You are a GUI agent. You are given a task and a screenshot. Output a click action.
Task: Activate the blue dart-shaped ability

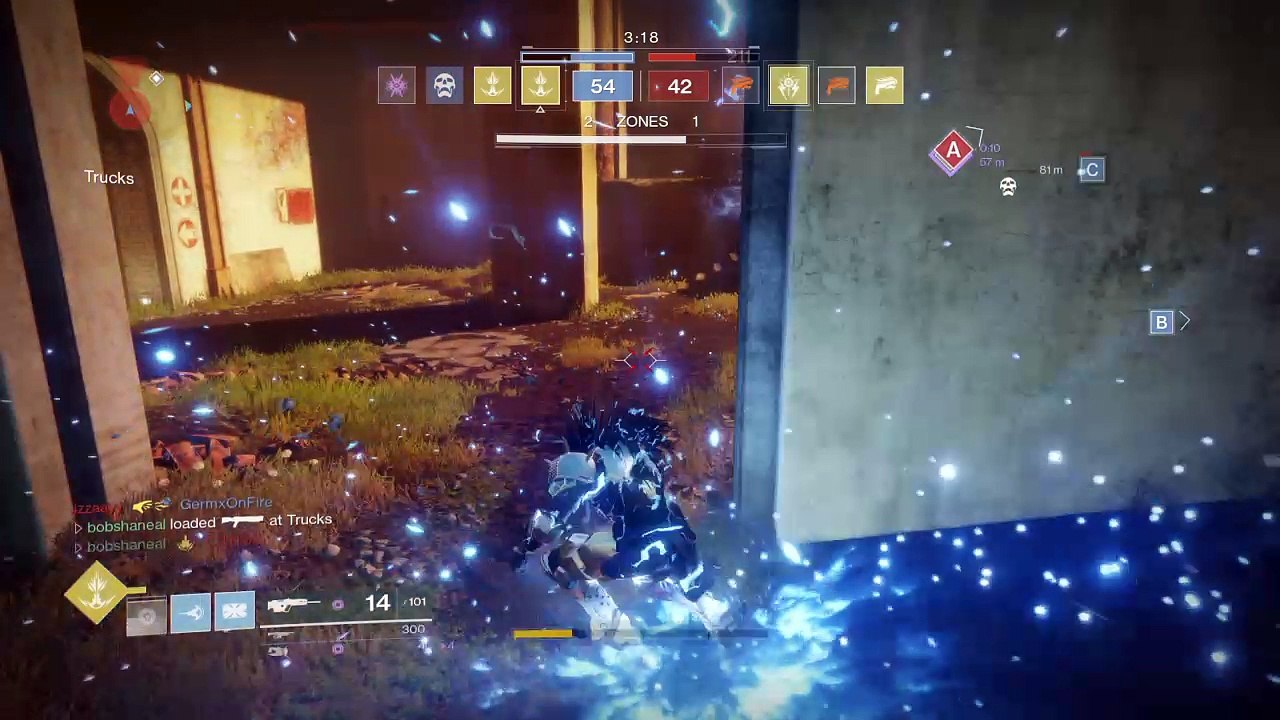tap(190, 612)
